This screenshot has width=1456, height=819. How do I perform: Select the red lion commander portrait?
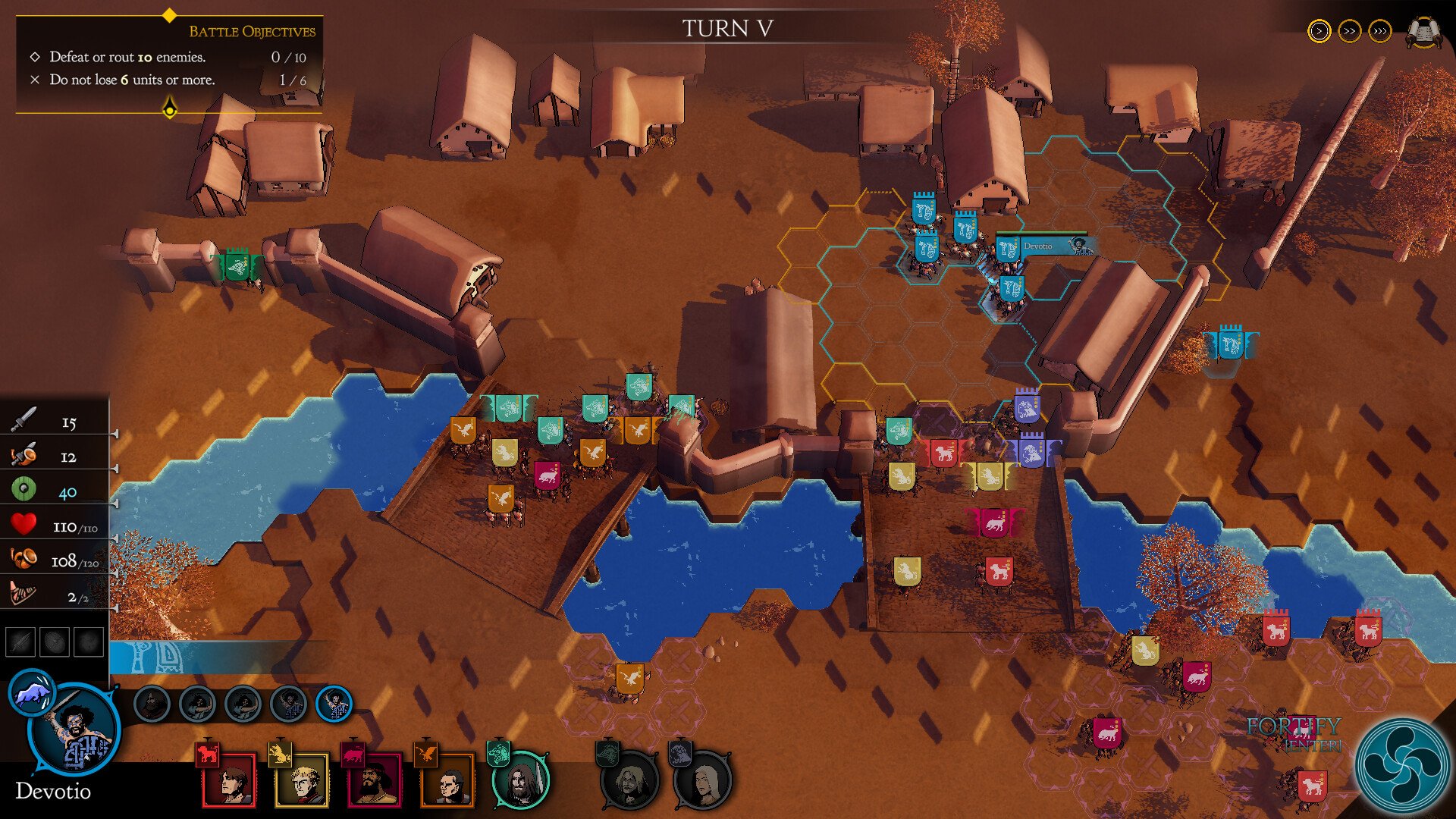click(x=228, y=780)
